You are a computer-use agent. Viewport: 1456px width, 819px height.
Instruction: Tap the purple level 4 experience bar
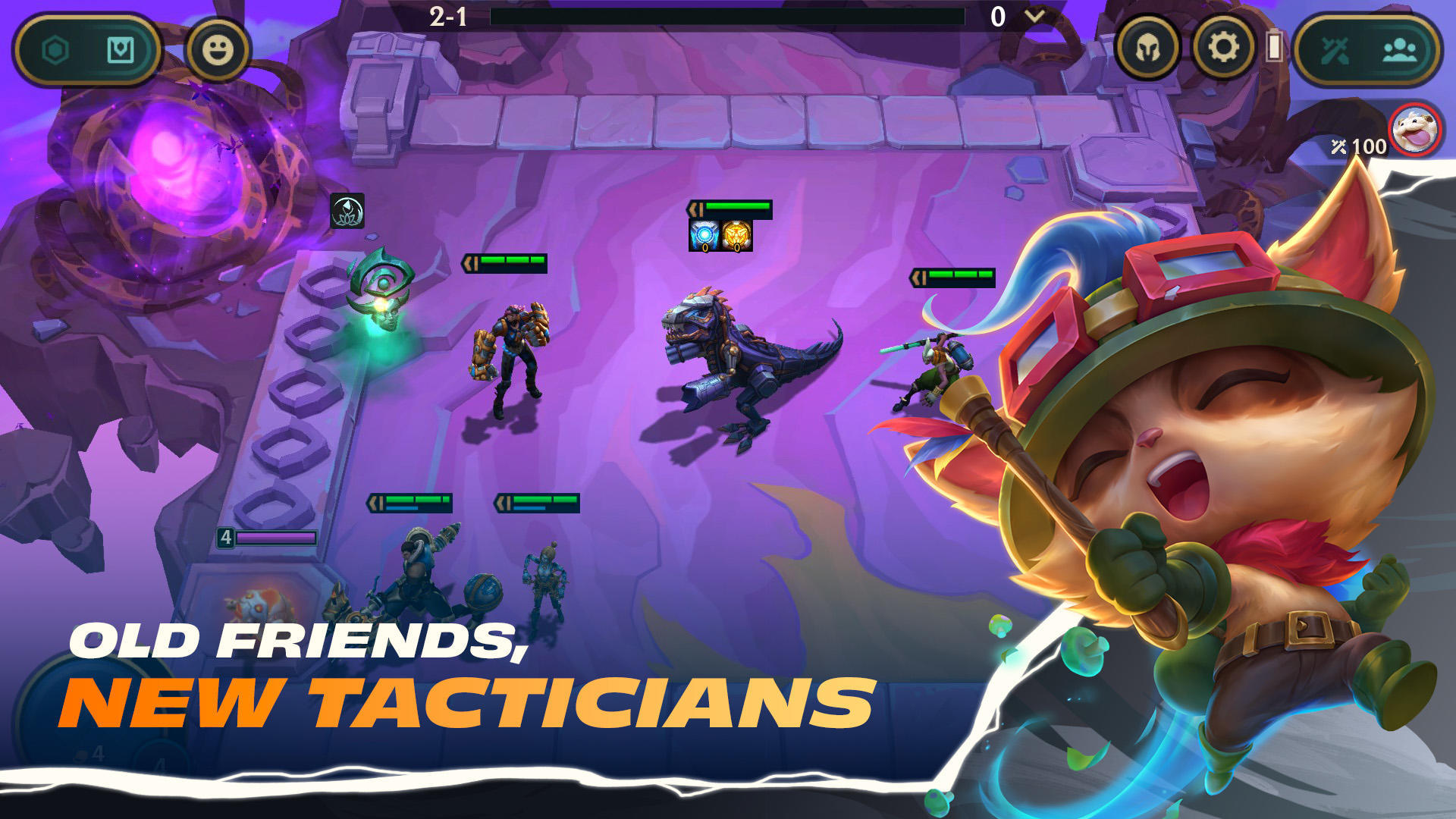(275, 537)
